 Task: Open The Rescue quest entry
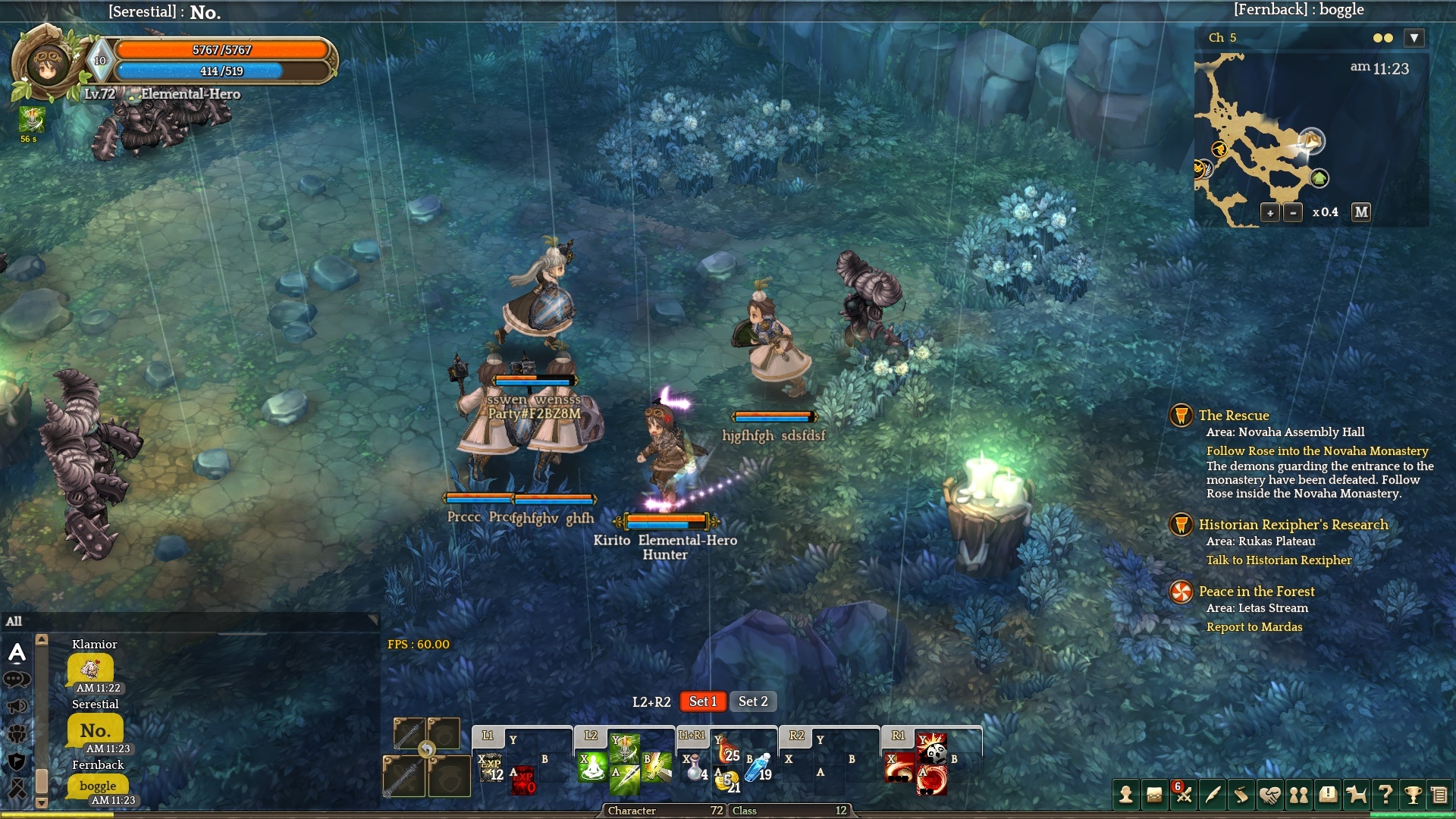(1233, 416)
